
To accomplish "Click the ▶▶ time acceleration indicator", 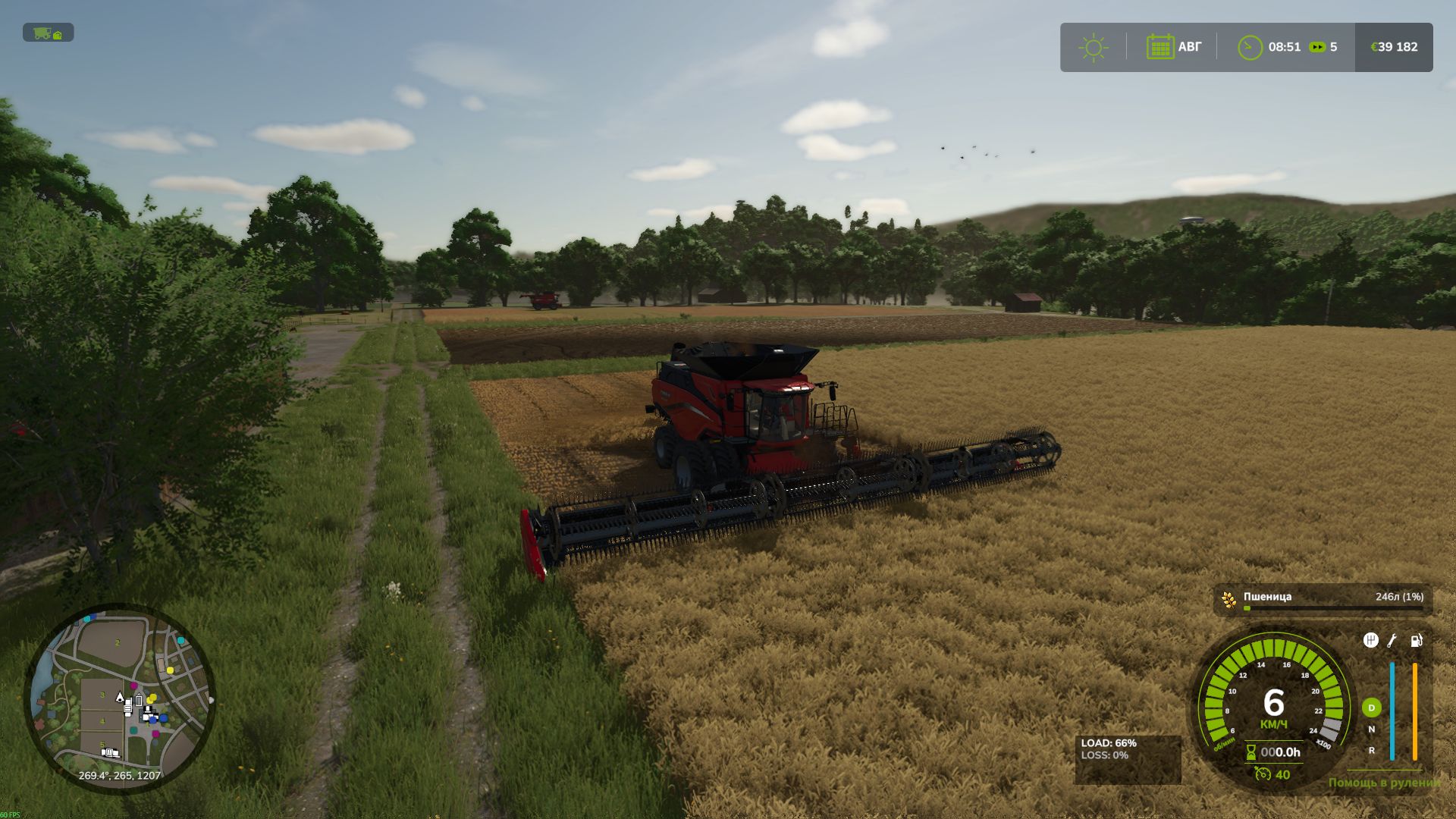I will click(x=1319, y=47).
